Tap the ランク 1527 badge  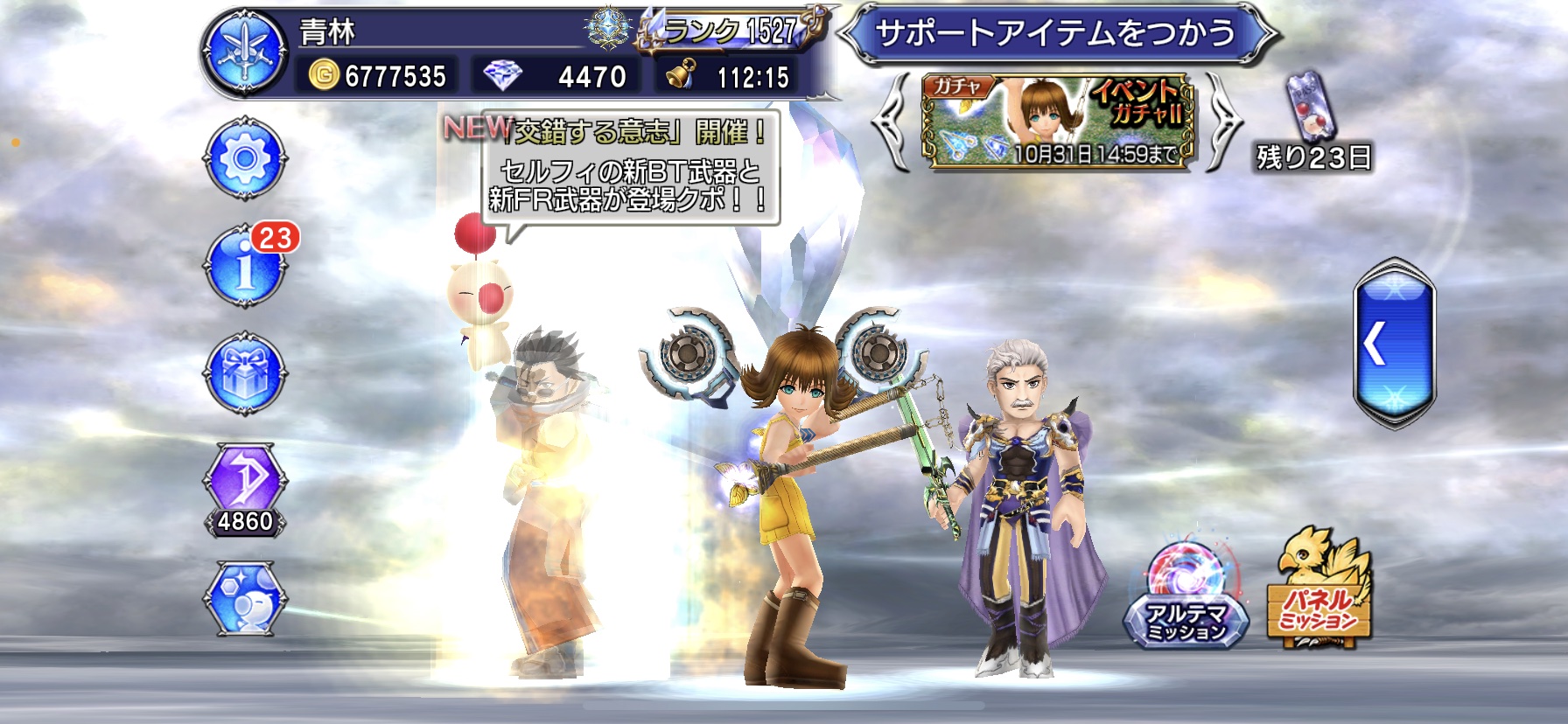point(731,32)
